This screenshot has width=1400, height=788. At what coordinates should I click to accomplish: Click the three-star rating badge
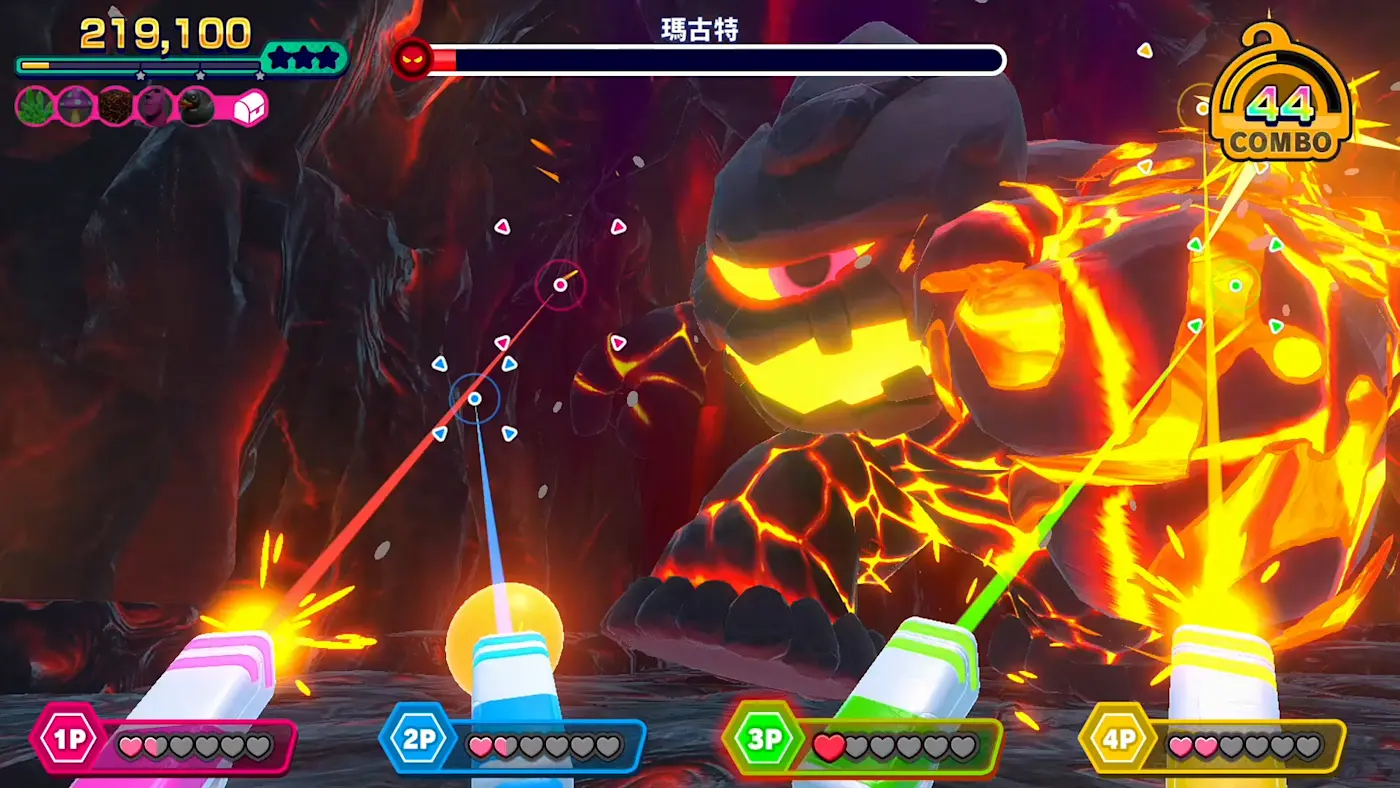(x=304, y=59)
